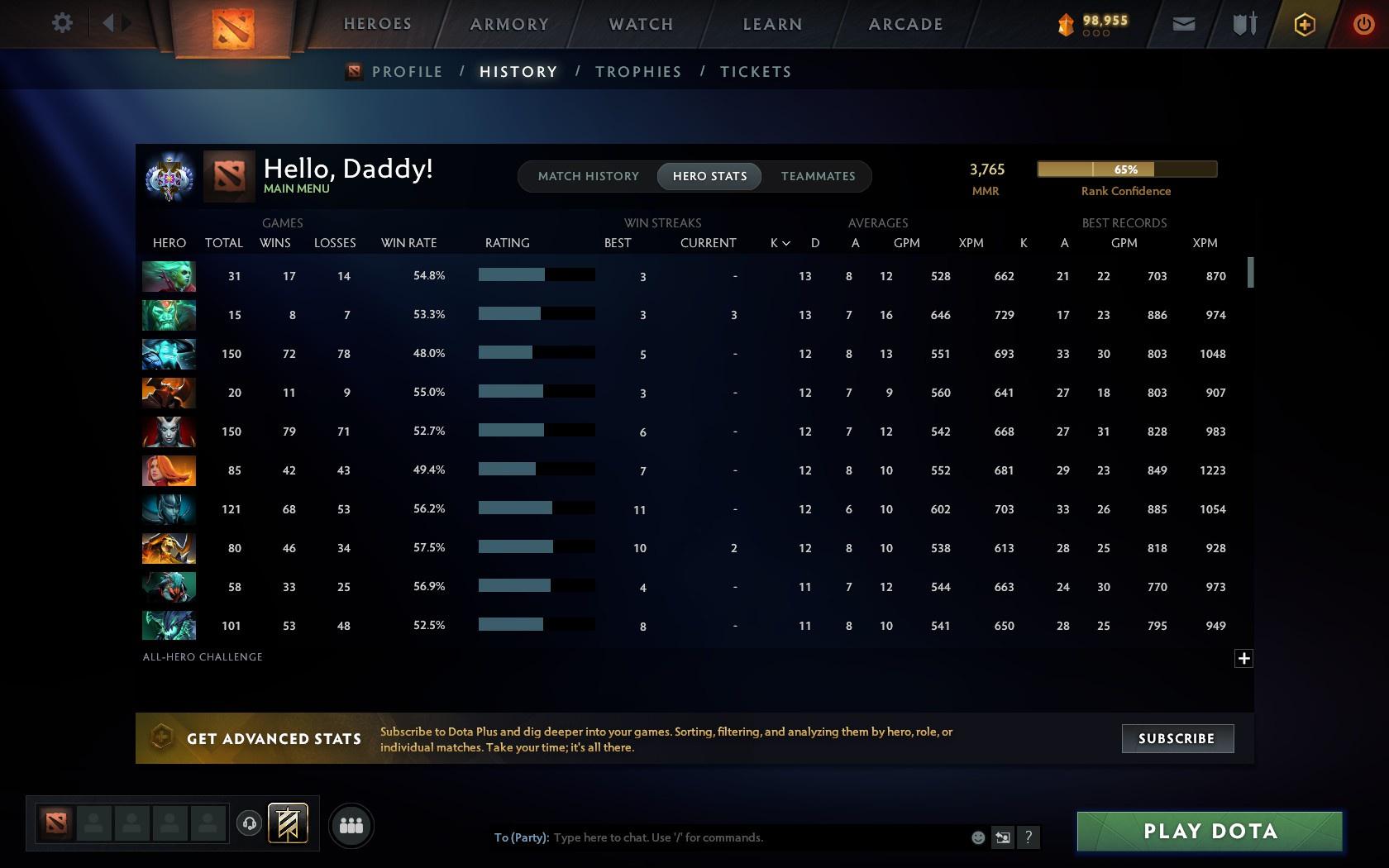Open Dota Plus via the gold hexagon plus icon
Screen dimensions: 1389x868
[x=1304, y=23]
